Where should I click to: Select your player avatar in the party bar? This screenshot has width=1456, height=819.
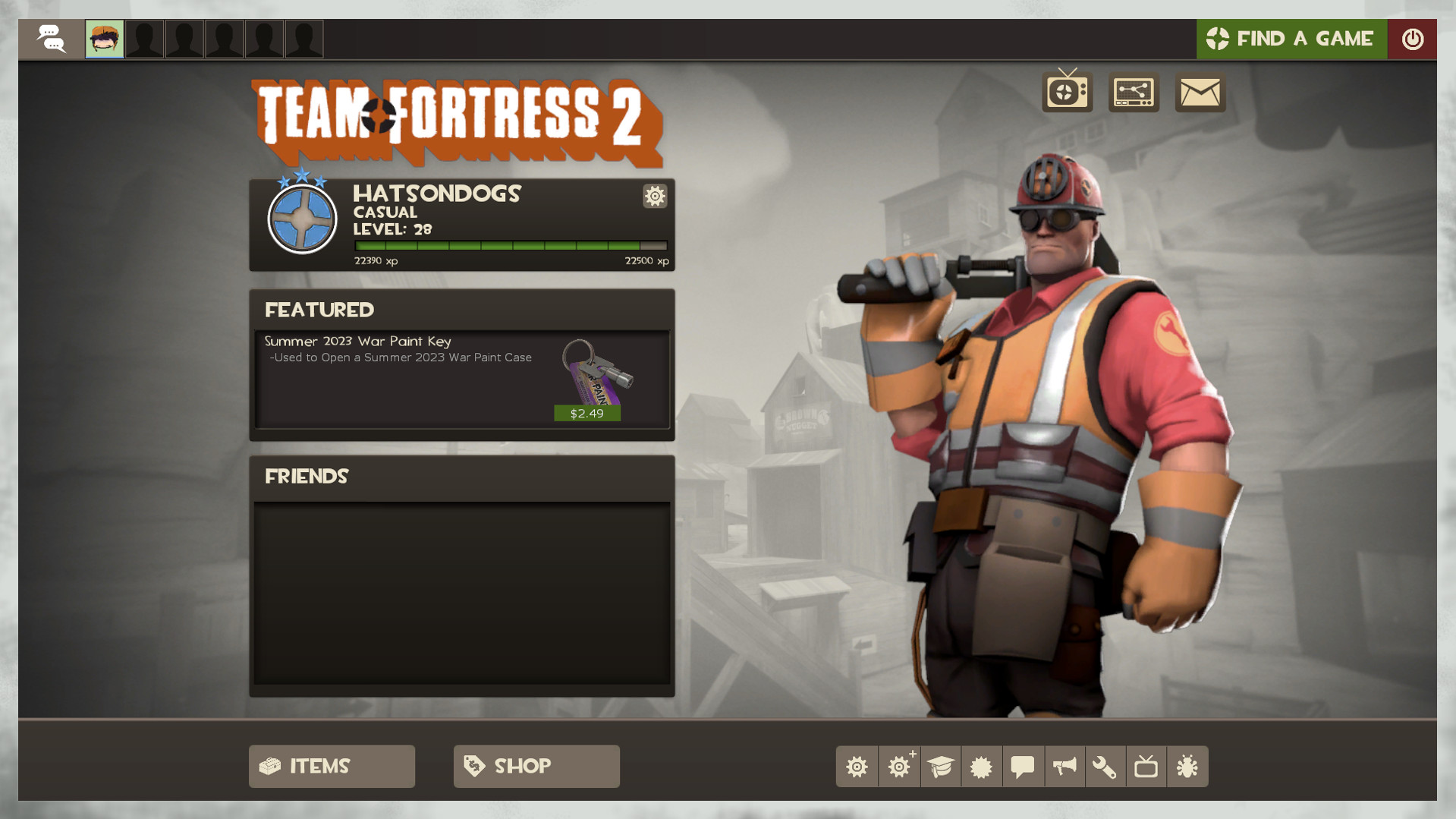click(104, 38)
